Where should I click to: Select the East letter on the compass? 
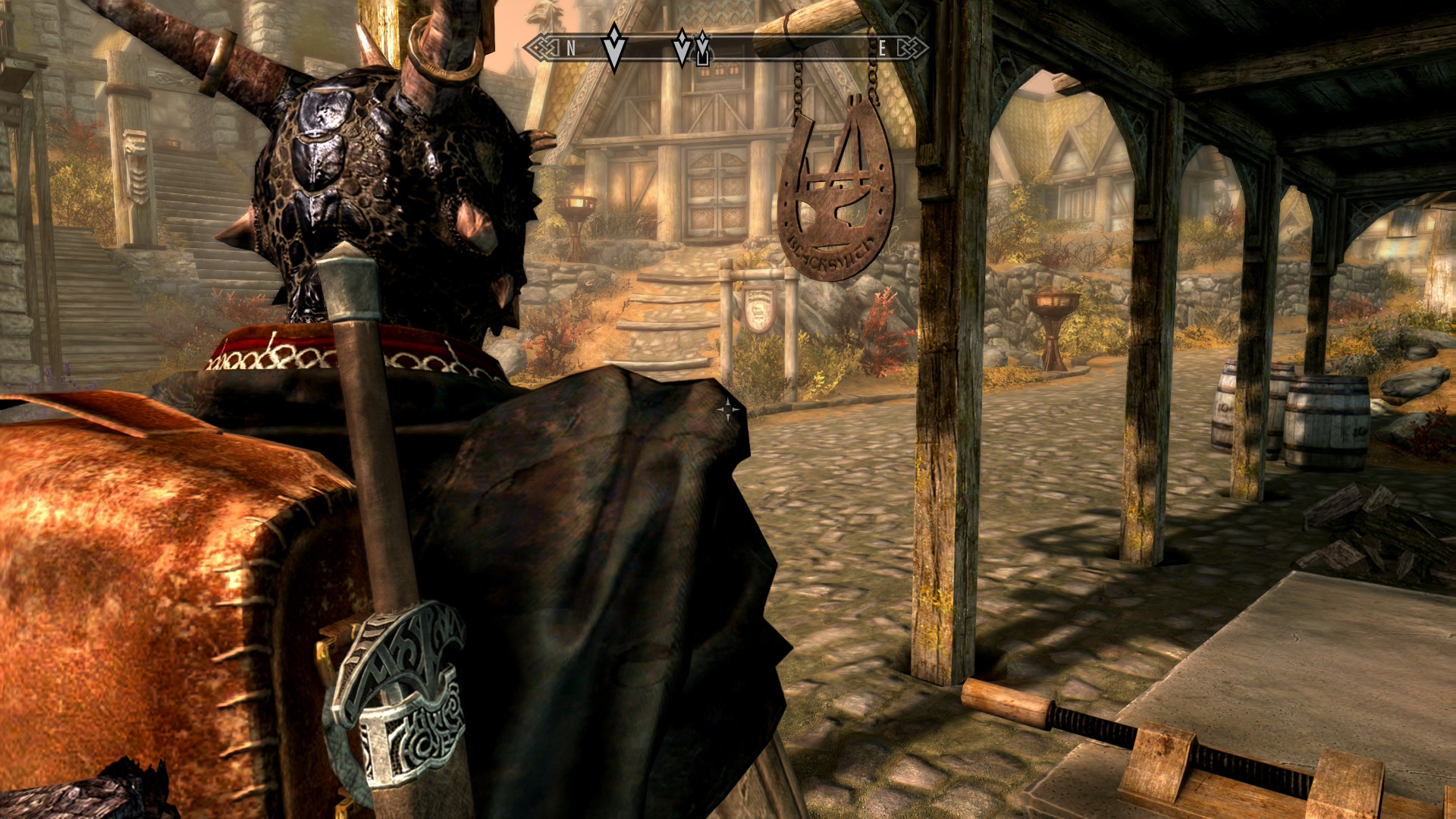tap(882, 49)
